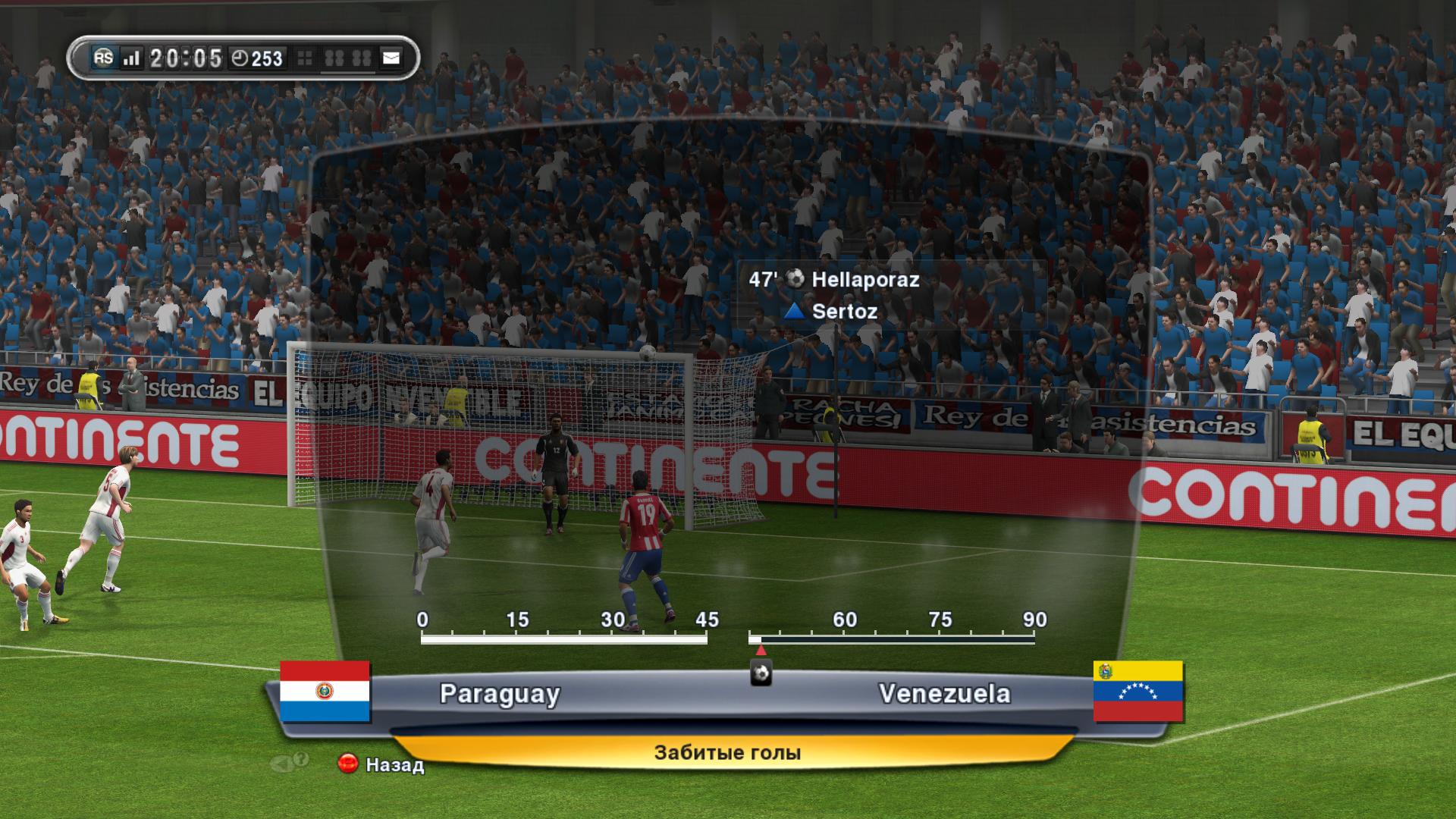
Task: Click the Paraguay flag
Action: [x=325, y=691]
